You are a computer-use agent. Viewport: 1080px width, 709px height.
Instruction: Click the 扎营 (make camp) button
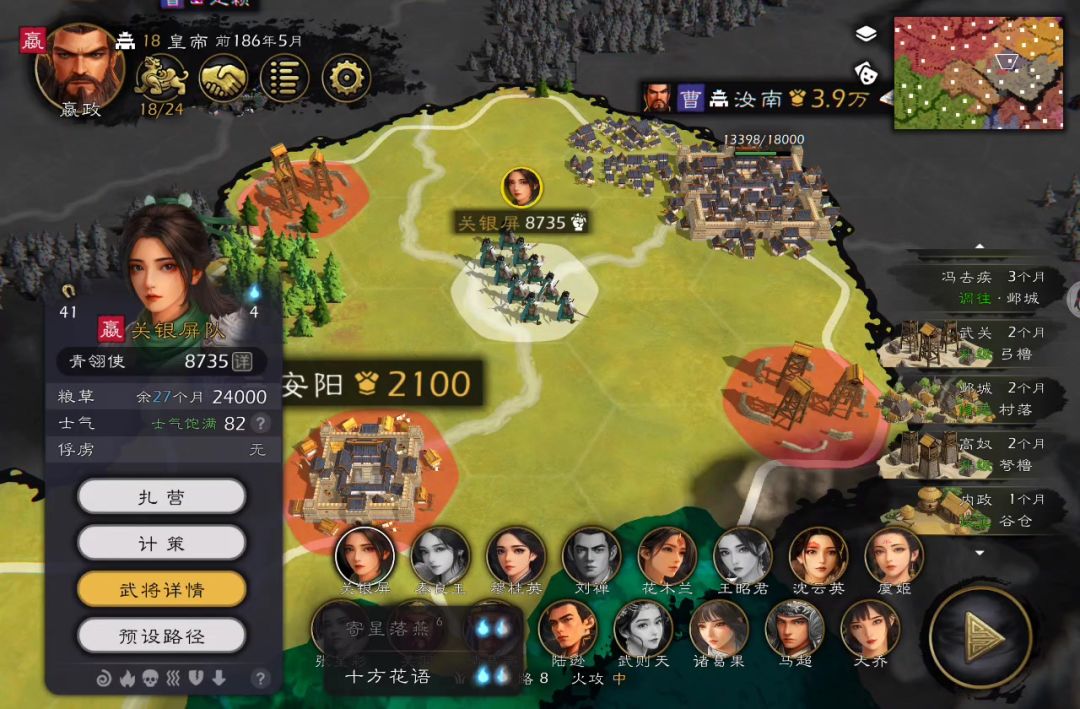tap(161, 496)
